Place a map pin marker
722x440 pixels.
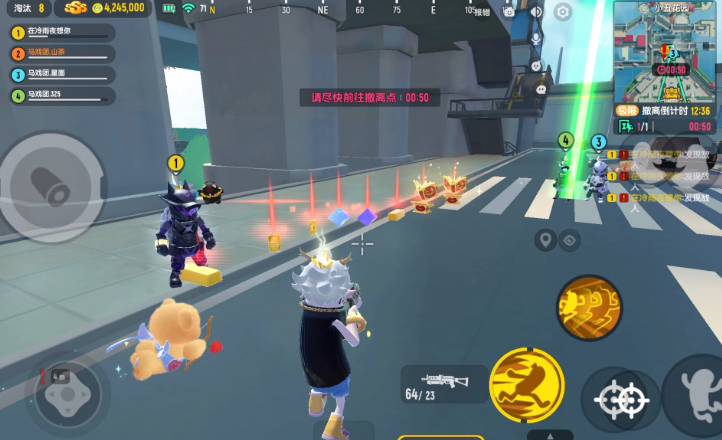[x=545, y=239]
